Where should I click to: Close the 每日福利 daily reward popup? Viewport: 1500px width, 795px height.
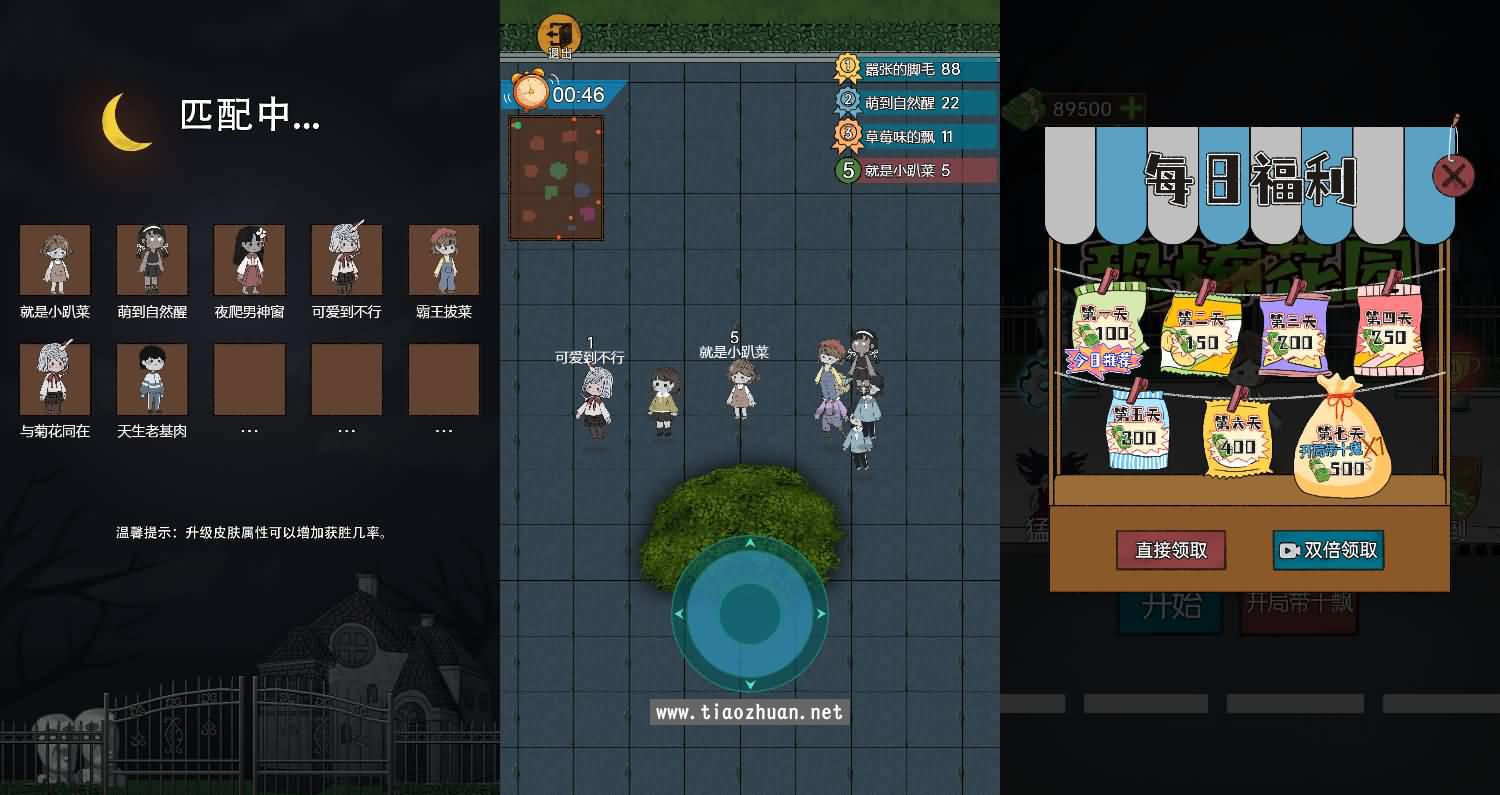click(1452, 176)
